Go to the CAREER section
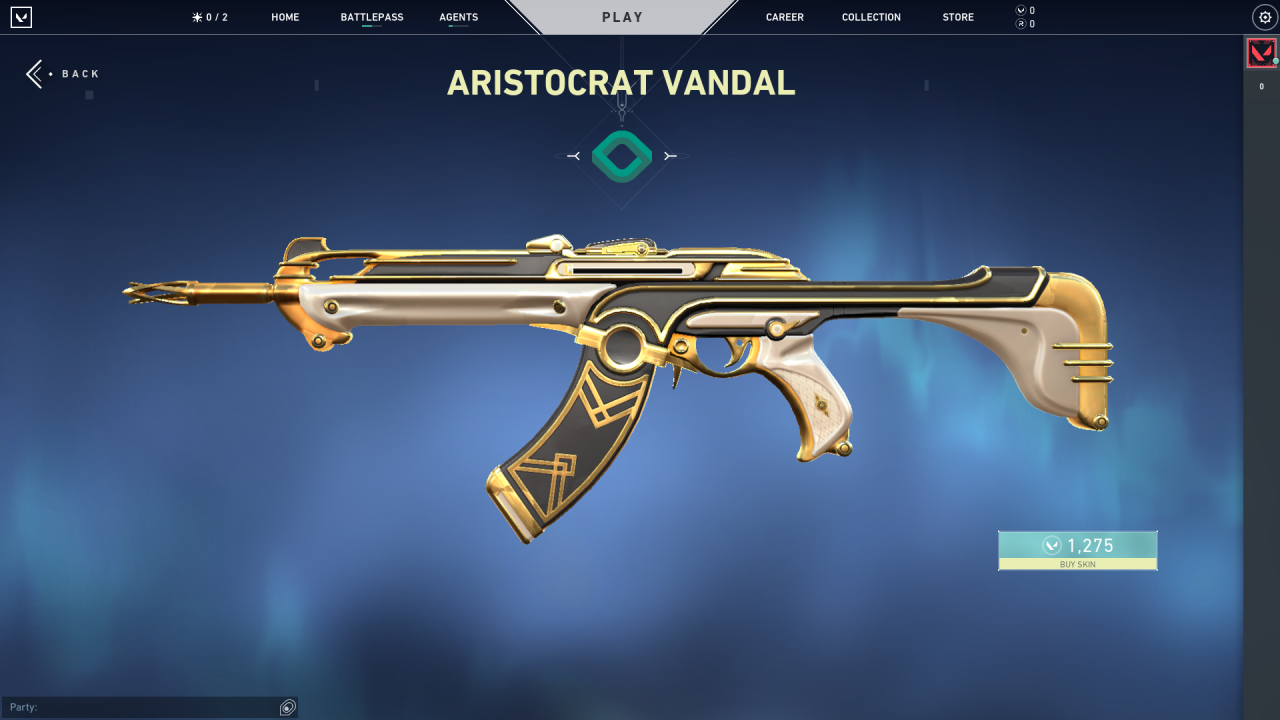 coord(784,16)
